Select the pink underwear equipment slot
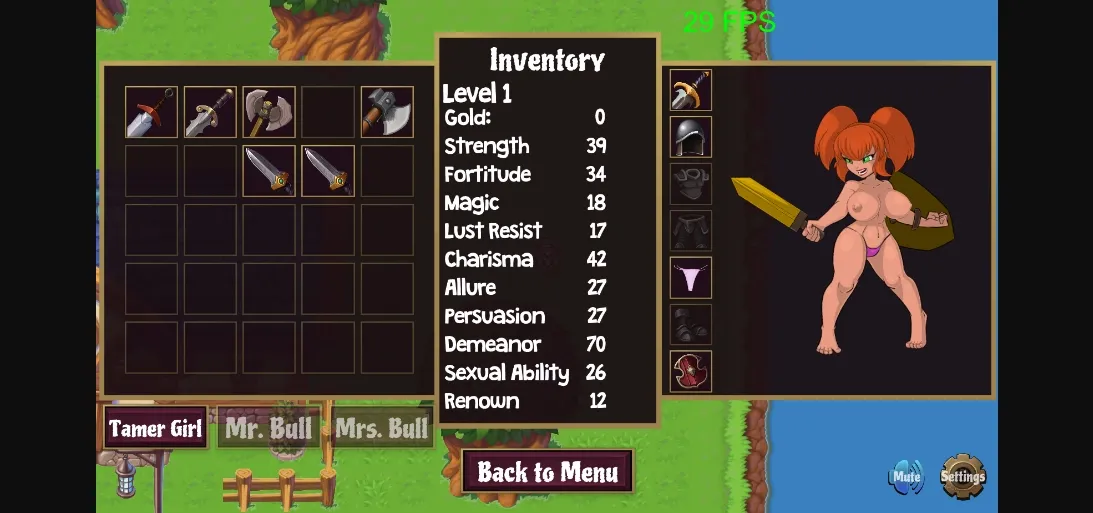Image resolution: width=1093 pixels, height=513 pixels. pyautogui.click(x=691, y=278)
